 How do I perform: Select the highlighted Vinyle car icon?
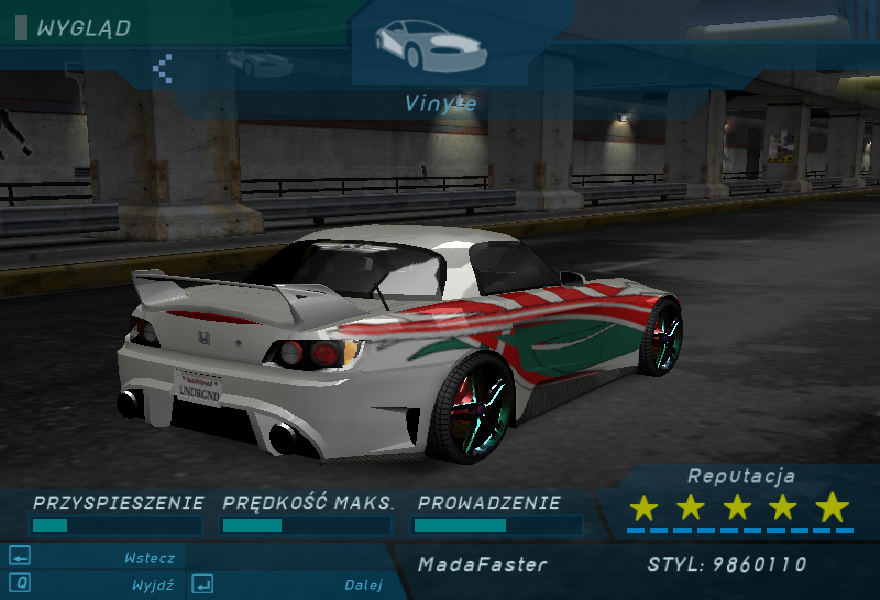pyautogui.click(x=430, y=45)
